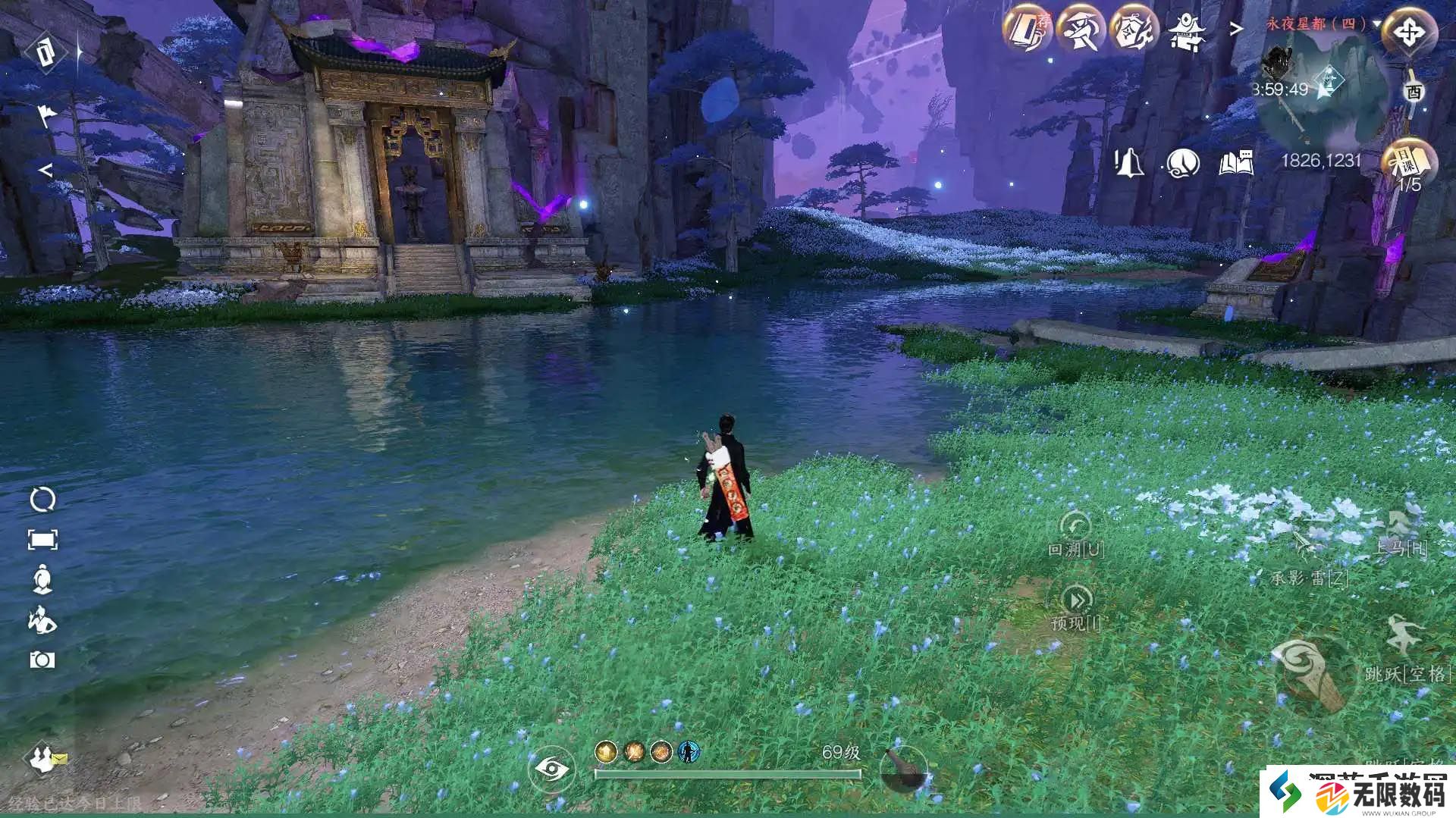The width and height of the screenshot is (1456, 818).
Task: Open the 令 token icon
Action: point(1134,30)
